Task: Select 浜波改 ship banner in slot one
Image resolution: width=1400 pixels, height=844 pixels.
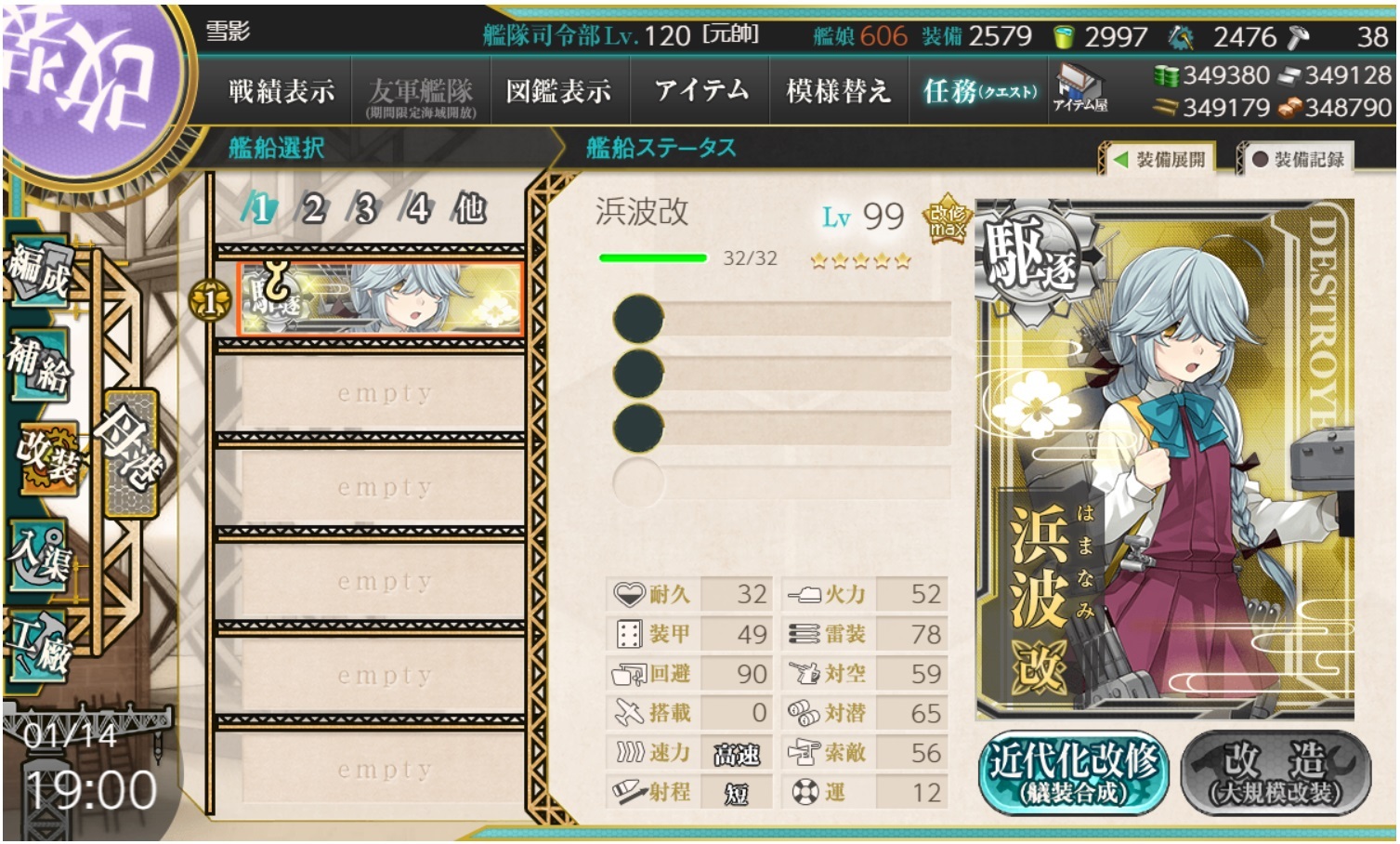Action: tap(379, 298)
